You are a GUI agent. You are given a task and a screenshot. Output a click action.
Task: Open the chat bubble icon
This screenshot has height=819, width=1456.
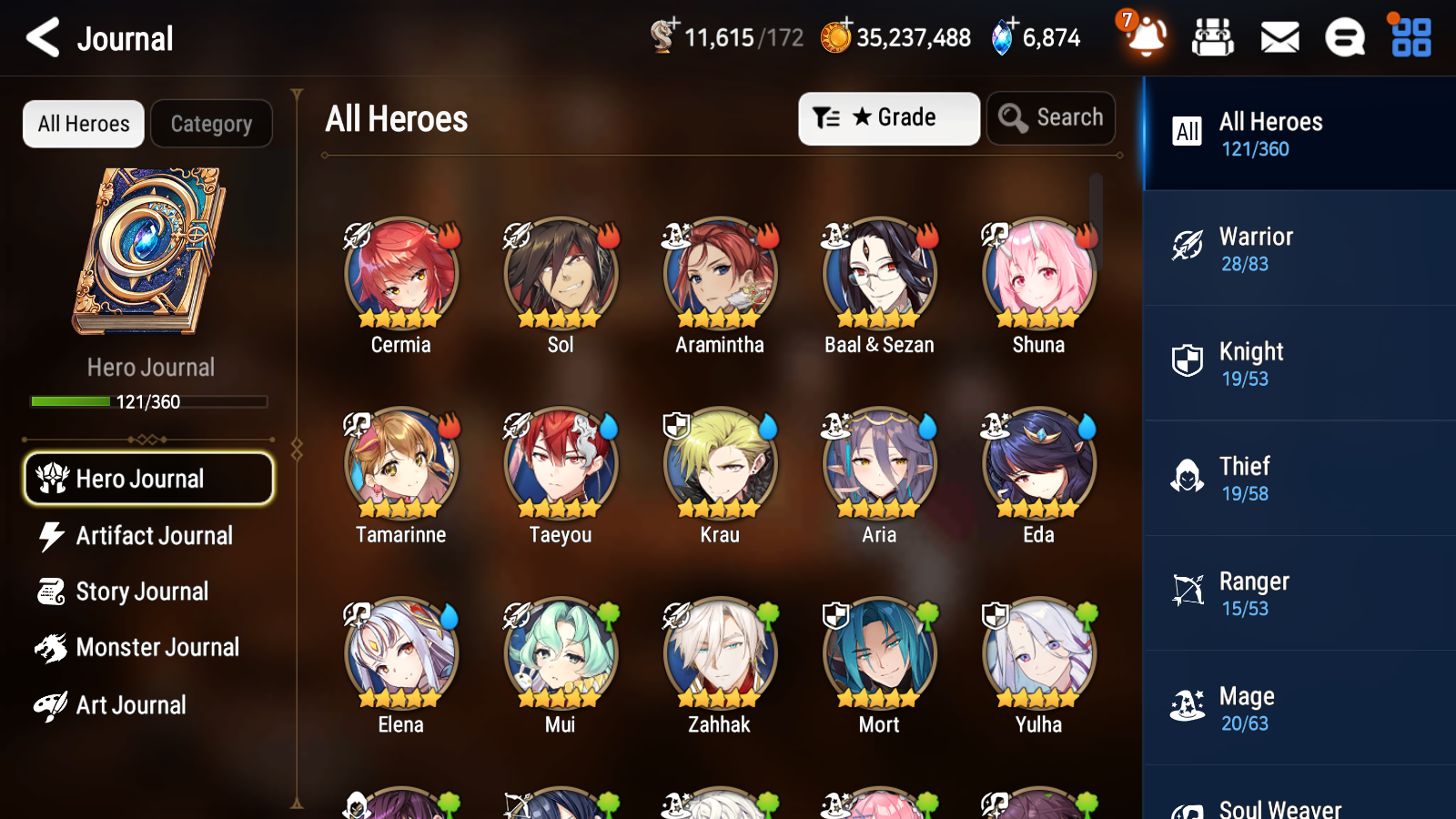point(1344,37)
